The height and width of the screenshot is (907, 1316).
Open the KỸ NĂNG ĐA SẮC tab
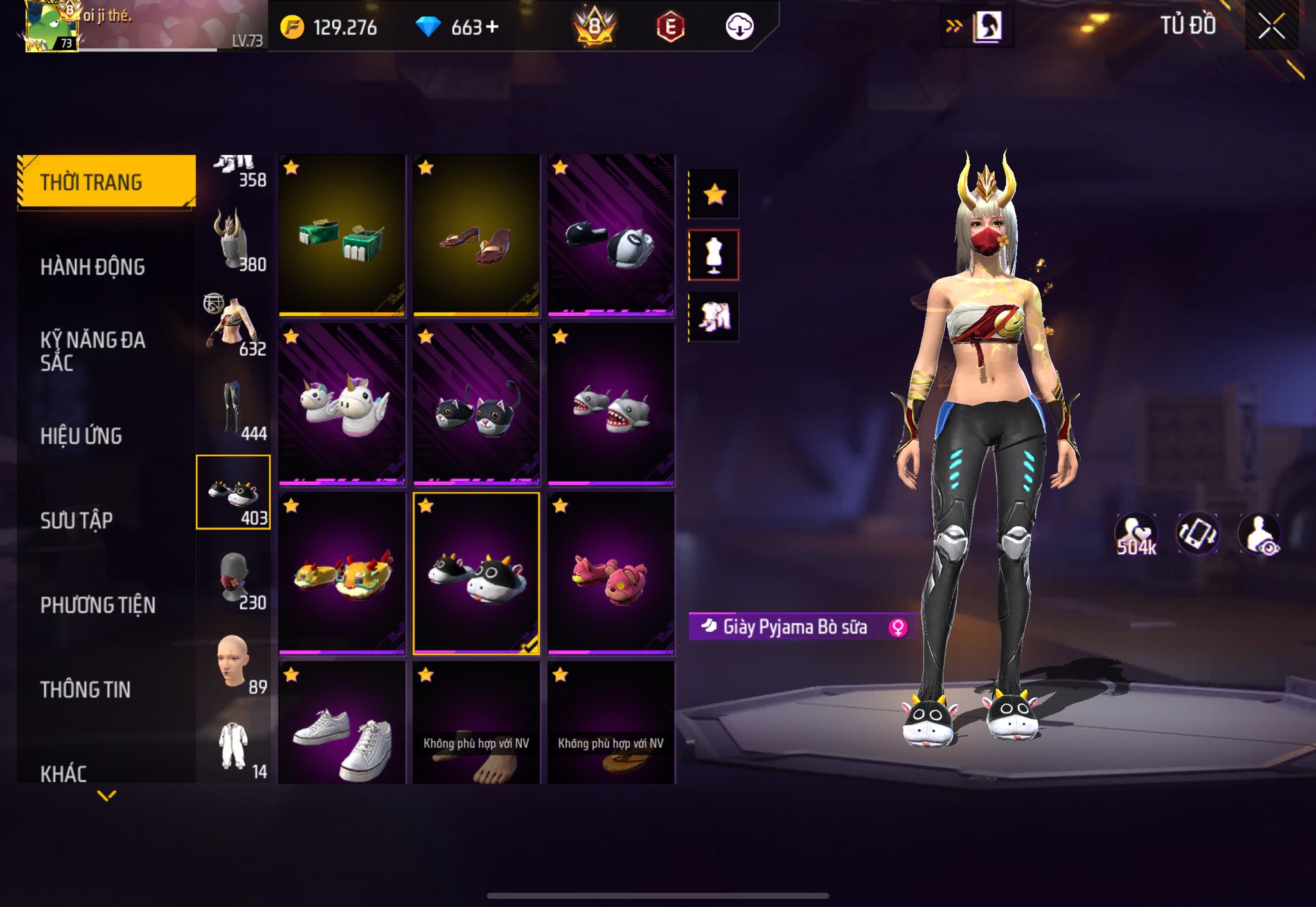click(93, 351)
